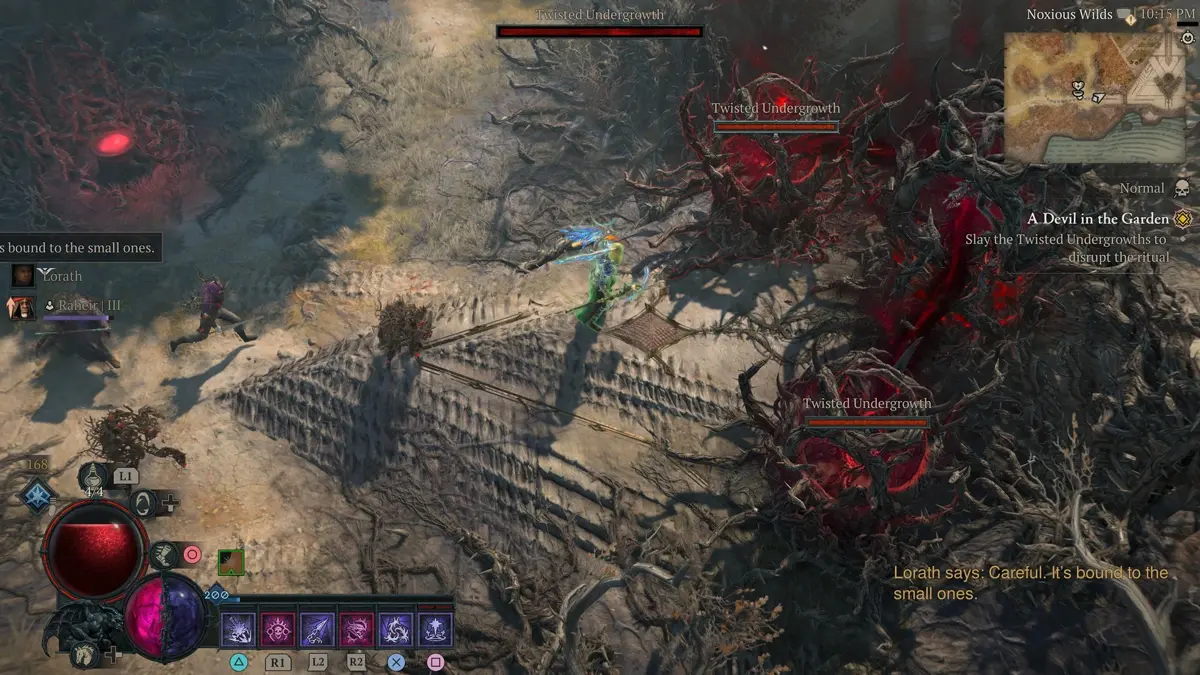Use the spear skill in the hotbar
Image resolution: width=1200 pixels, height=675 pixels.
pos(317,629)
